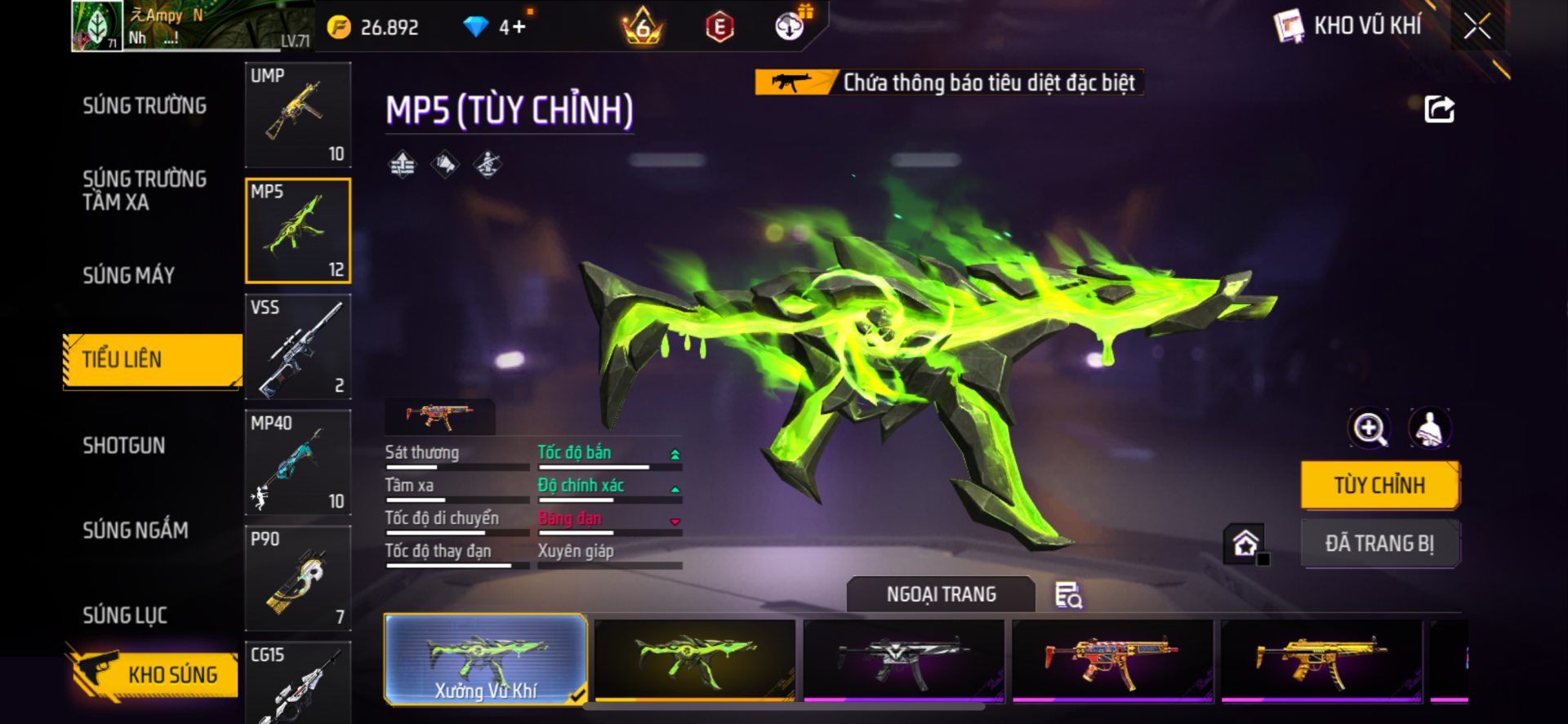This screenshot has width=1568, height=724.
Task: Select the SÚNG LỤC category
Action: tap(125, 615)
